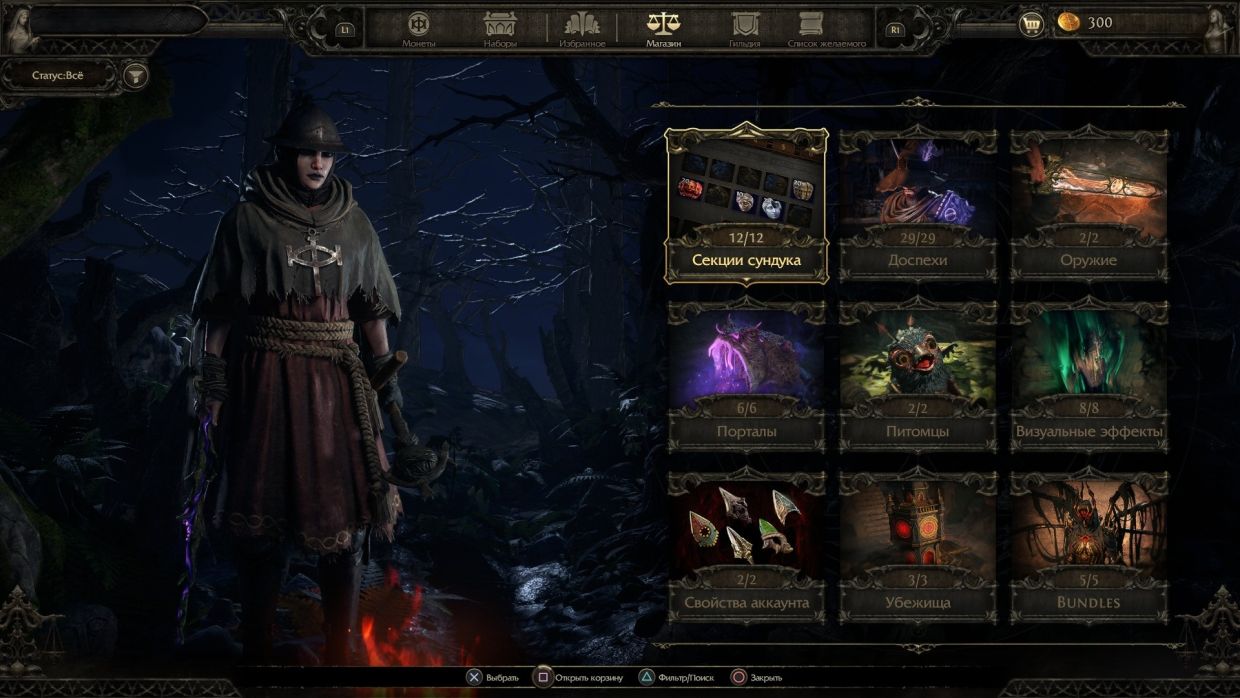Open the shopping cart icon
Viewport: 1240px width, 698px height.
point(1031,24)
